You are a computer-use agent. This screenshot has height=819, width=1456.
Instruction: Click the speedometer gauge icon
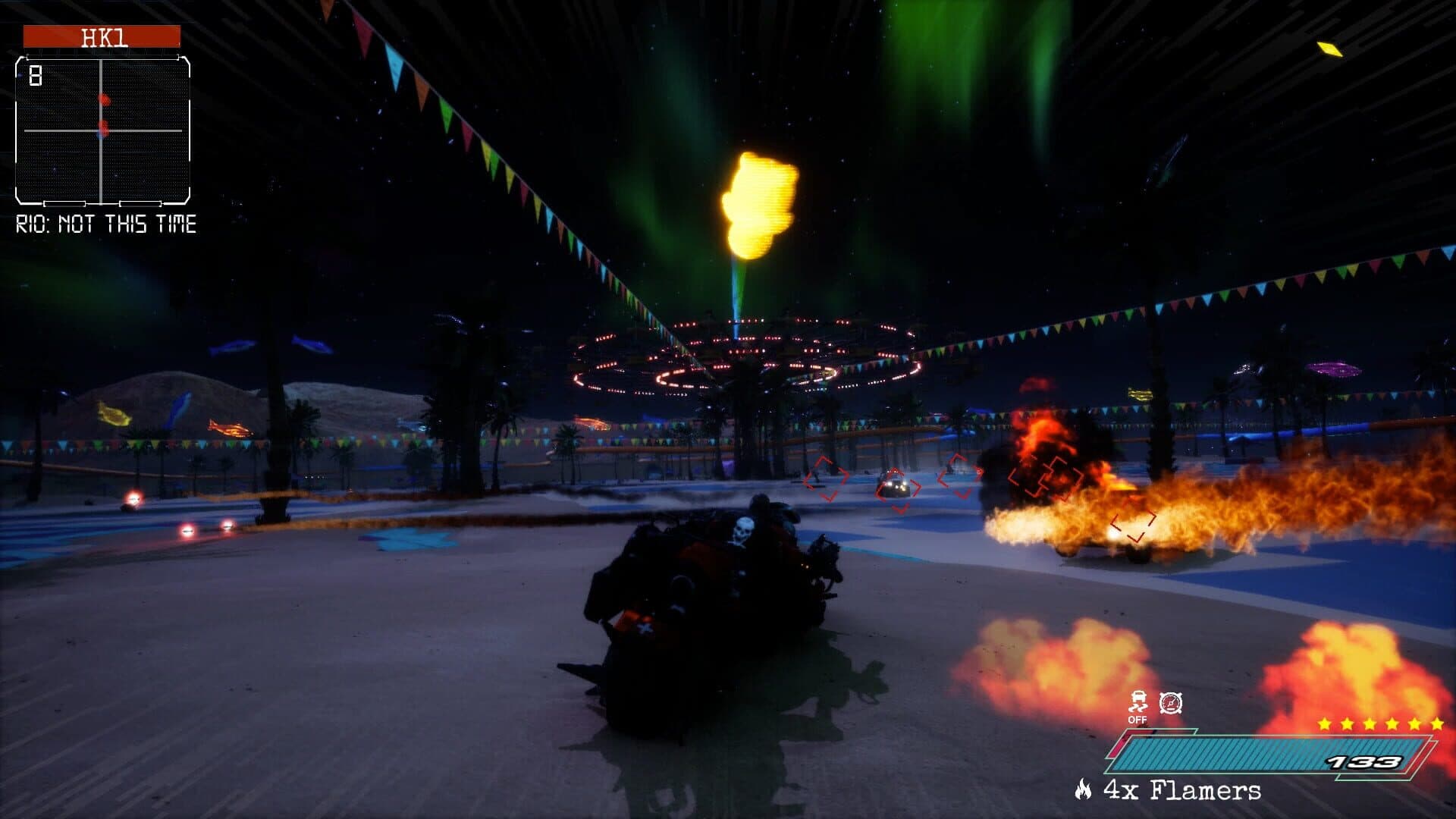click(x=1171, y=703)
